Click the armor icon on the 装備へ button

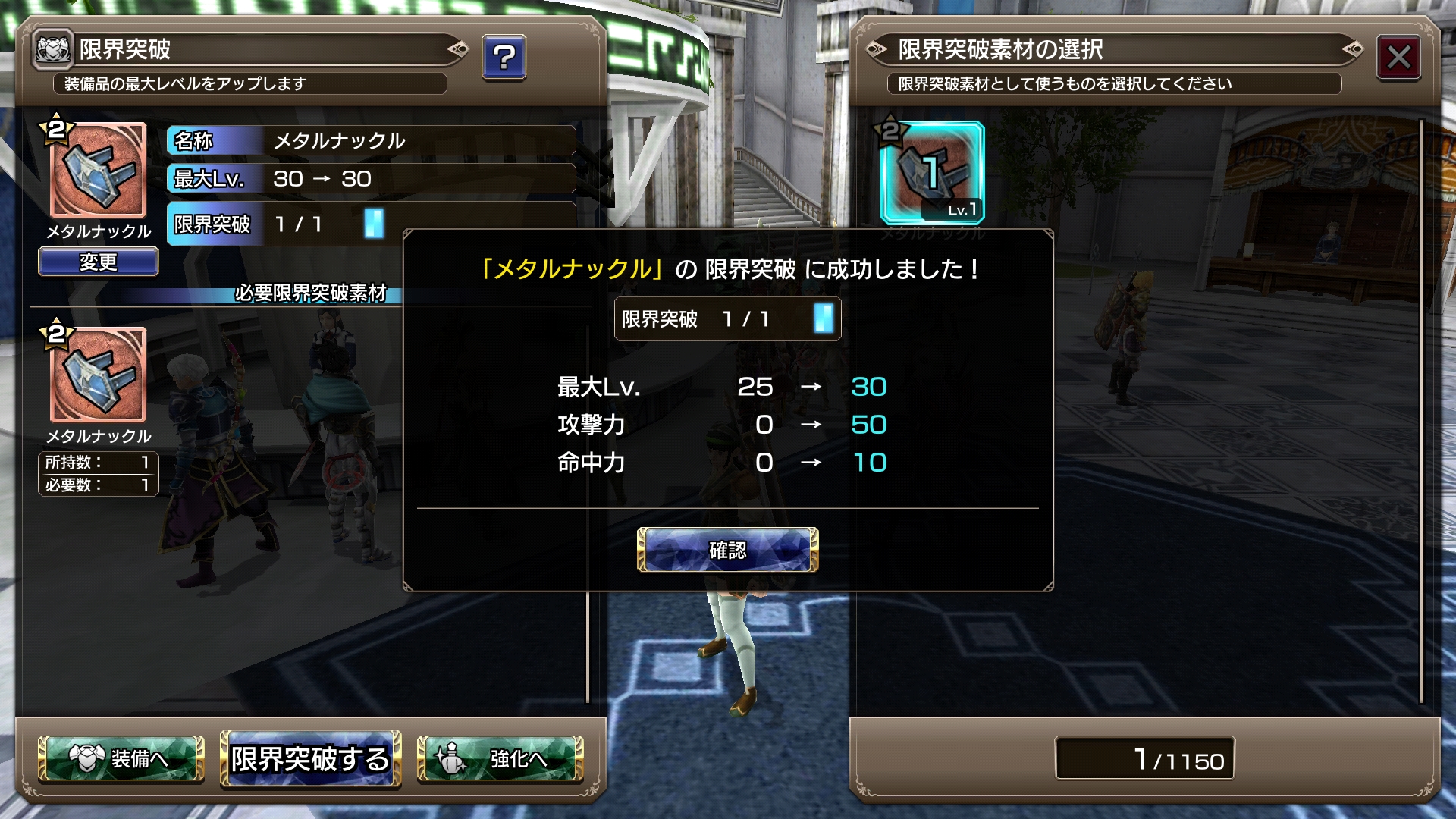pyautogui.click(x=86, y=761)
